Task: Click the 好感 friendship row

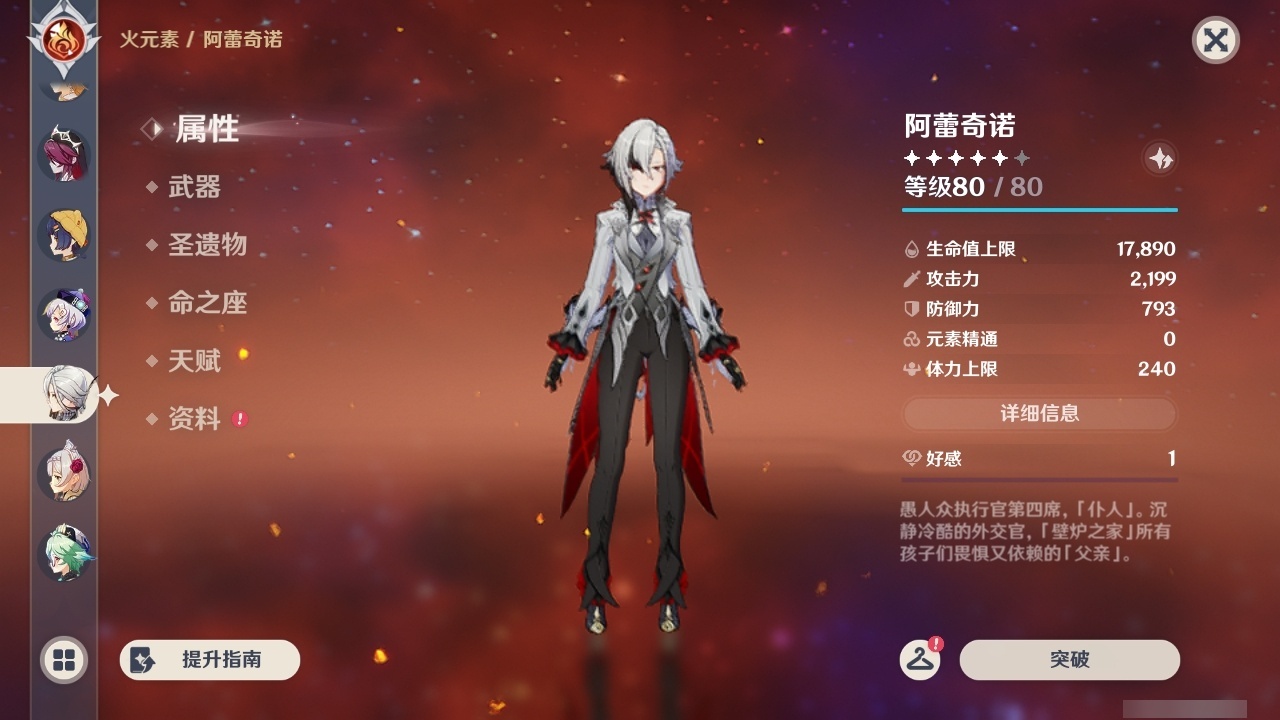Action: (x=1040, y=458)
